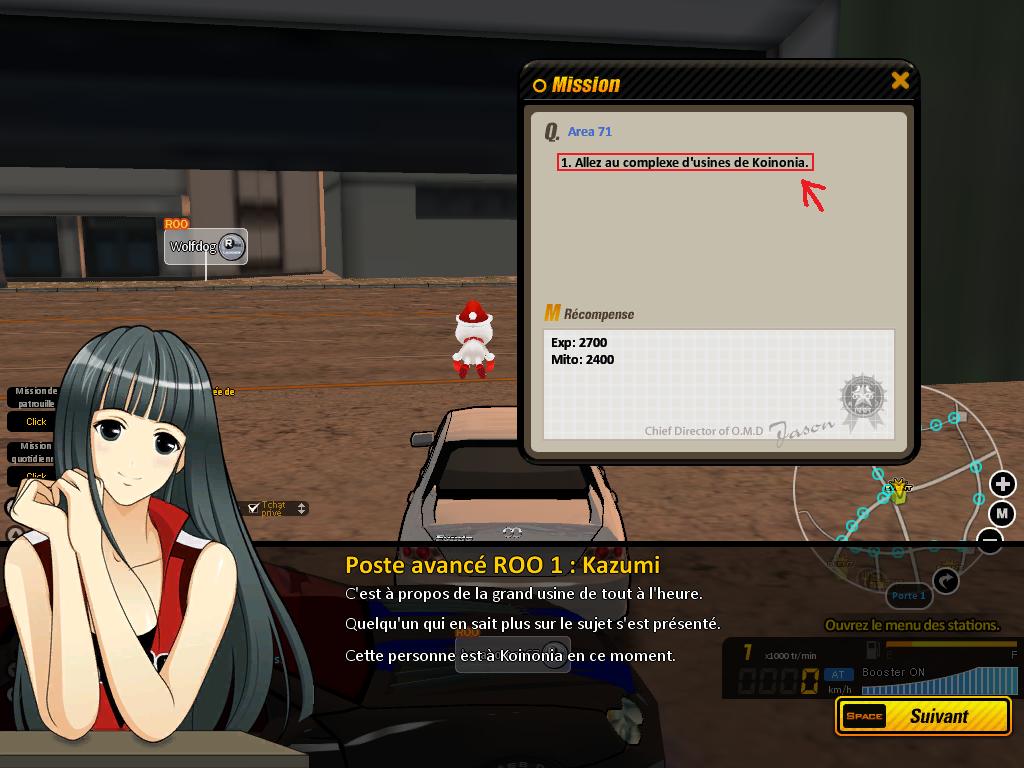1024x768 pixels.
Task: Click under Mission de patrouille
Action: click(36, 422)
